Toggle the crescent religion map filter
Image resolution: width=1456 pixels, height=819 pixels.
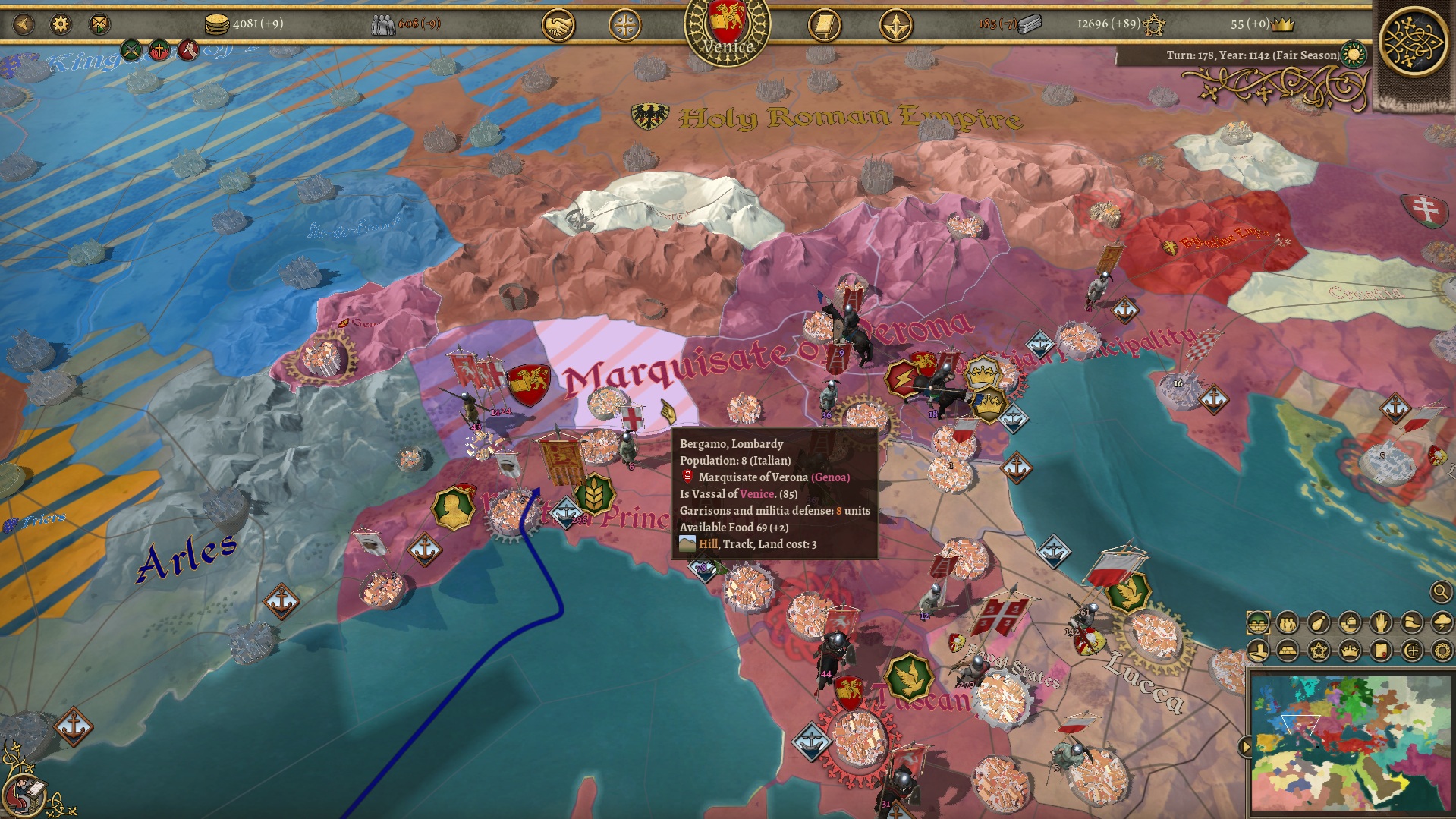click(1413, 650)
